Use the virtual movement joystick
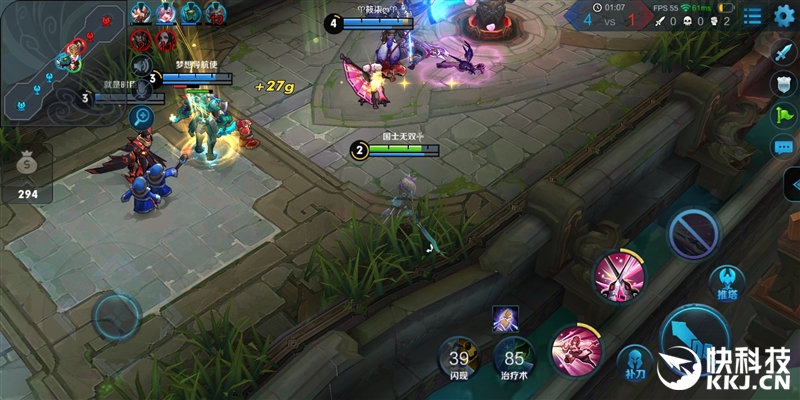The image size is (800, 400). coord(117,318)
